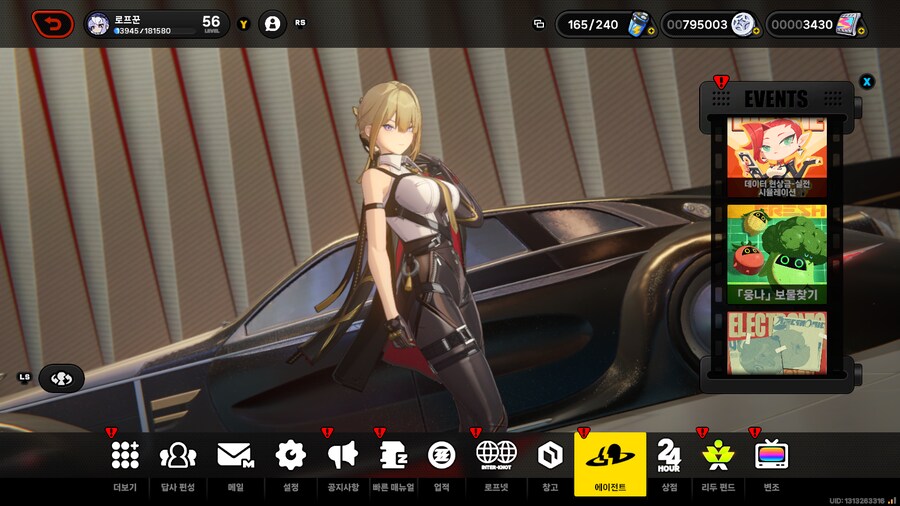
Task: Open the profile silhouette icon beside the level
Action: 272,23
